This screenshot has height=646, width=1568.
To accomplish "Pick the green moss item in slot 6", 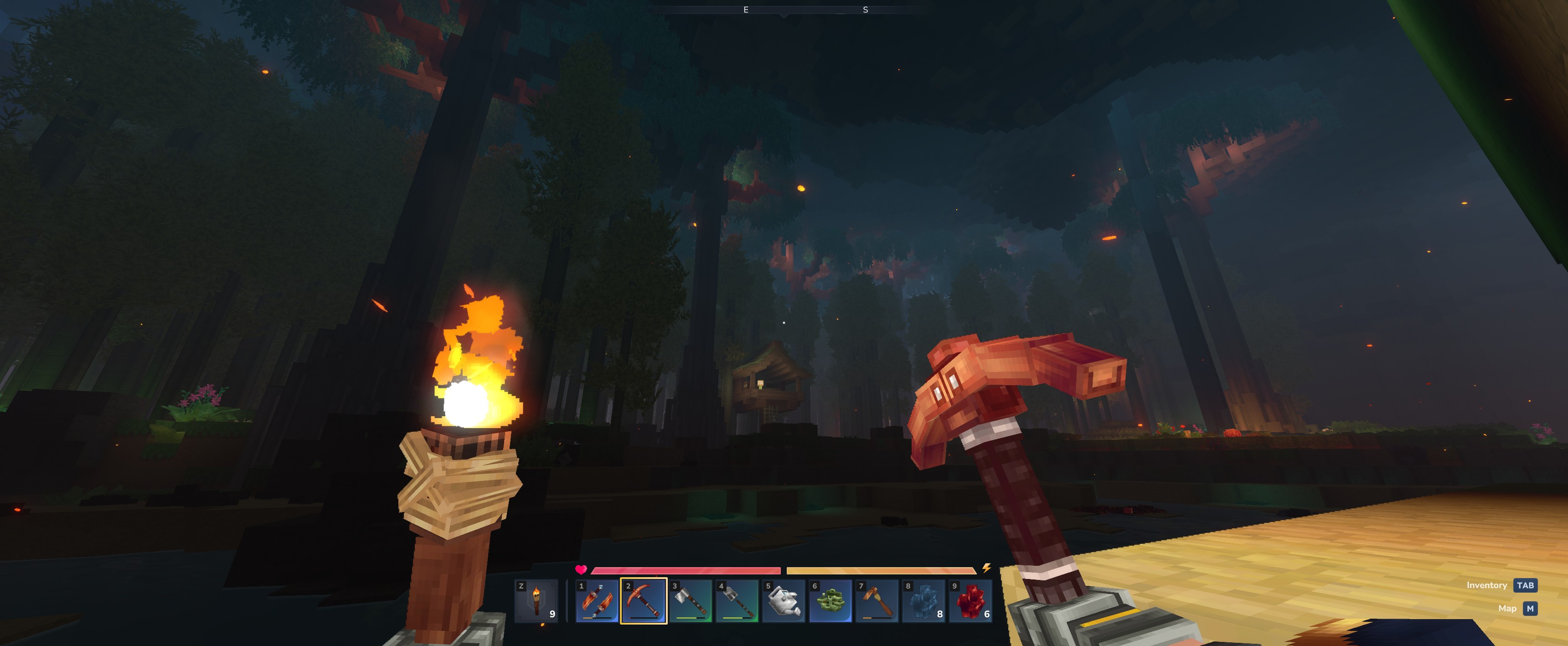I will click(830, 601).
